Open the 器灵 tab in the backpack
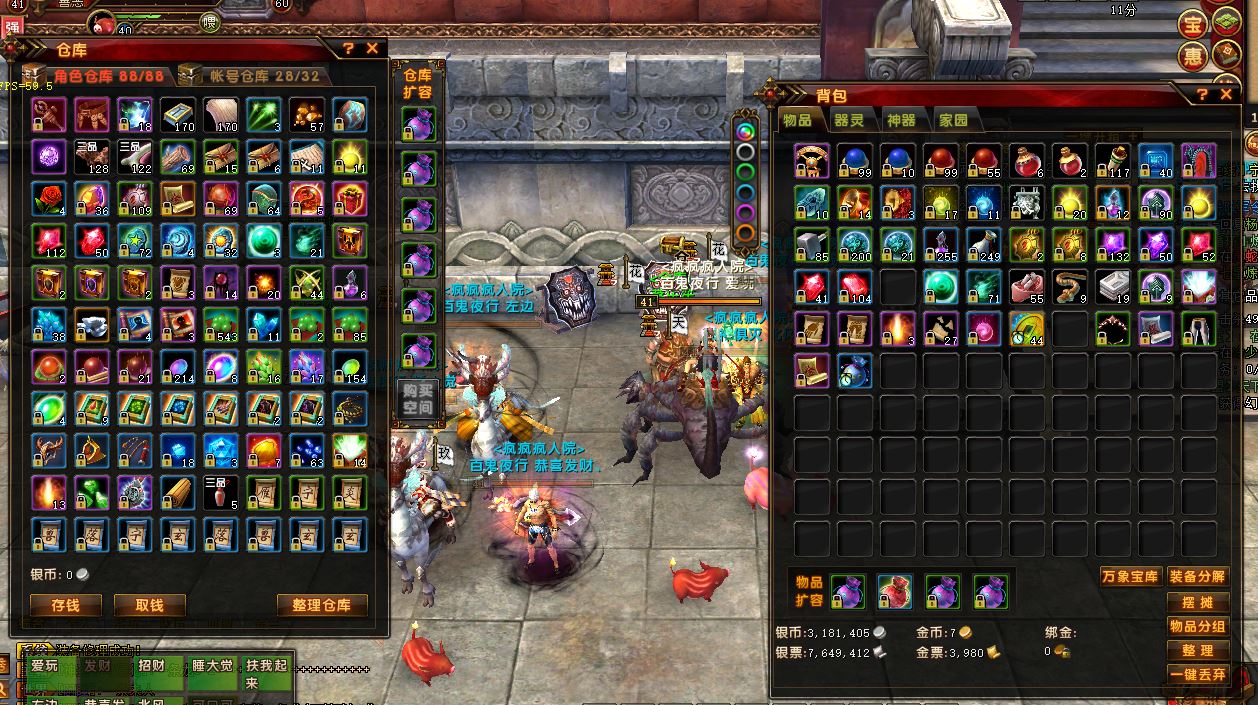 [850, 121]
